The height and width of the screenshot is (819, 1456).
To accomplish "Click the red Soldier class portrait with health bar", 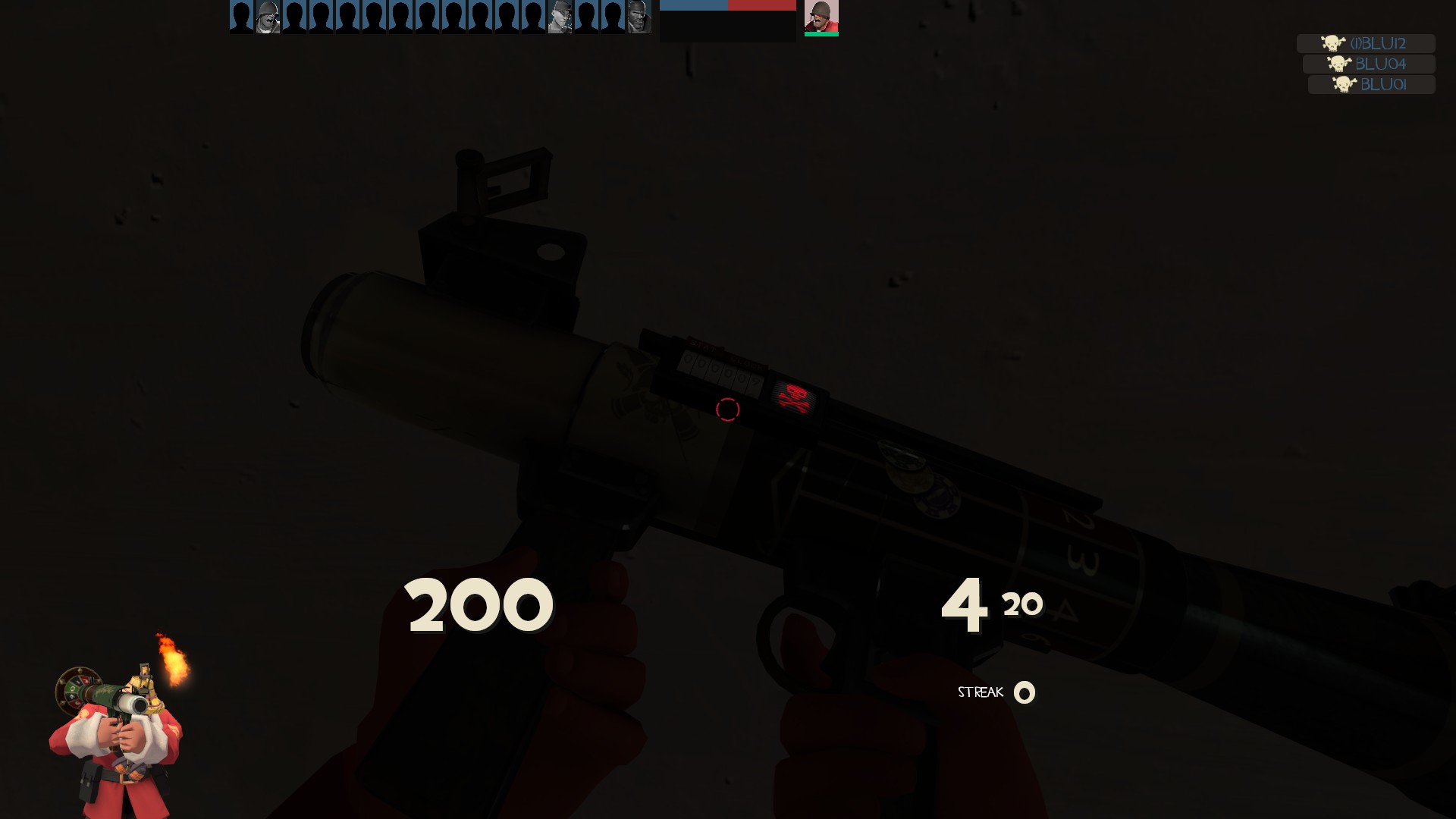I will tap(821, 15).
